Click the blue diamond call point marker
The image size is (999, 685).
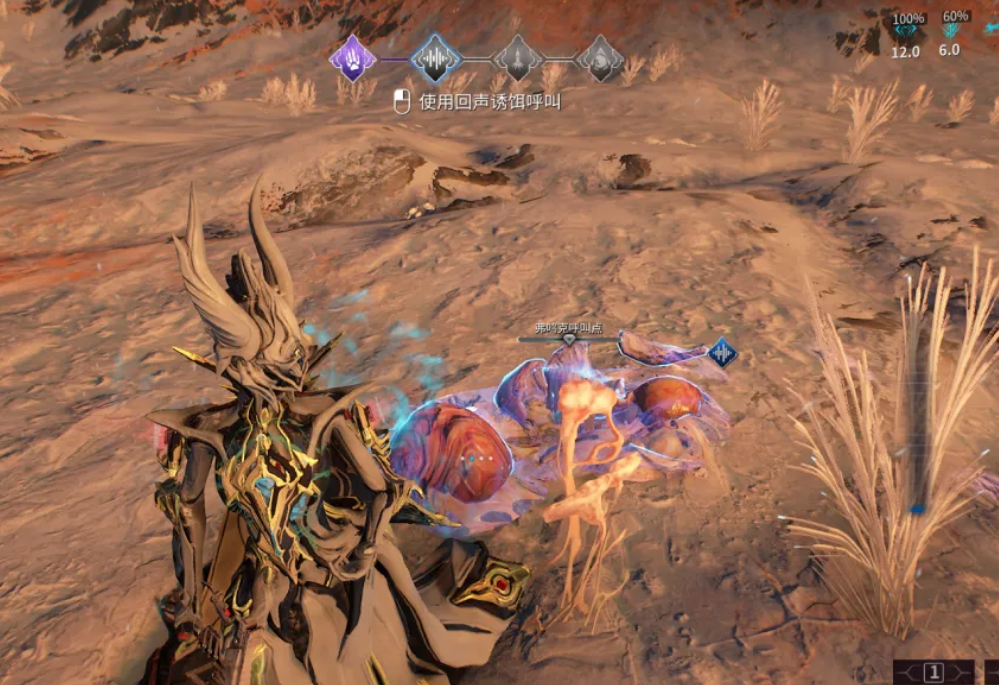(722, 352)
